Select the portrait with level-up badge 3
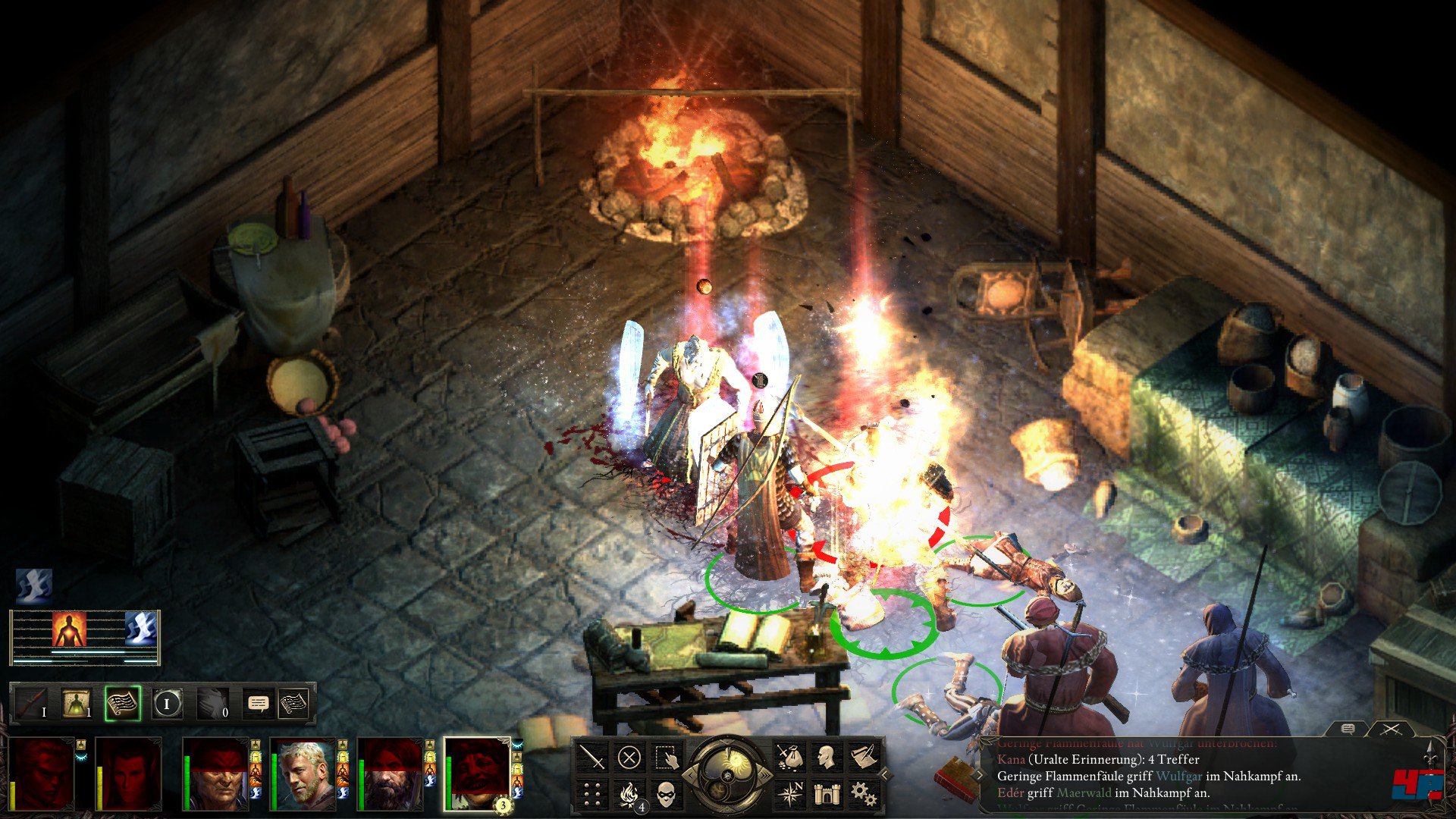This screenshot has height=819, width=1456. (477, 773)
